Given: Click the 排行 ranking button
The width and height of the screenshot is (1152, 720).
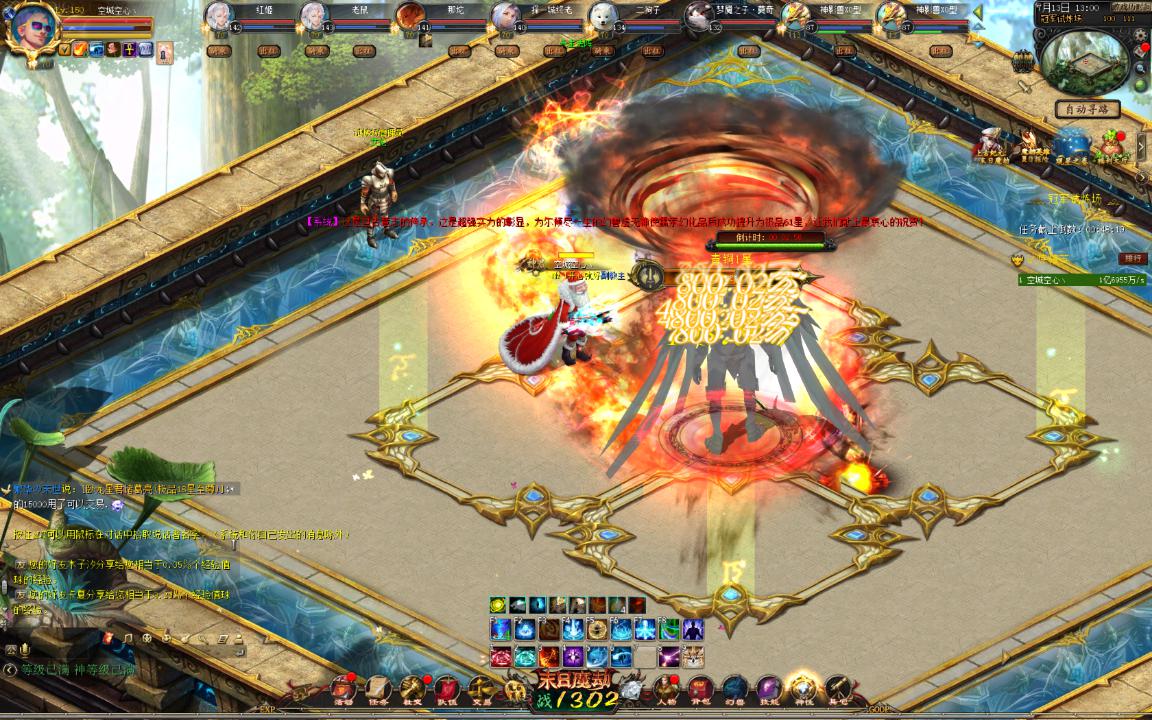Looking at the screenshot, I should coord(1134,259).
